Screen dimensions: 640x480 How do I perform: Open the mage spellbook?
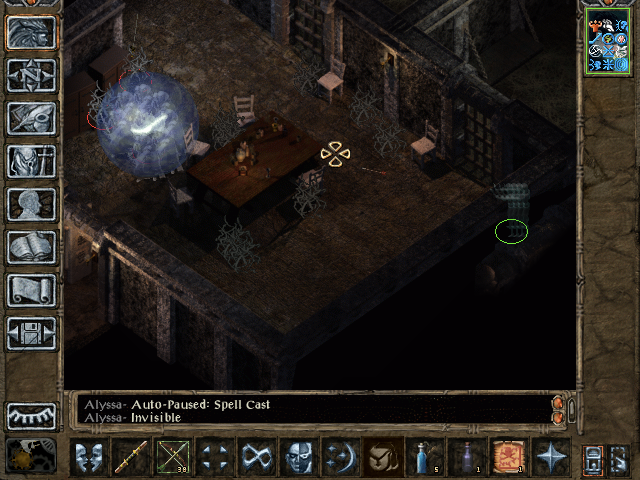(x=31, y=247)
